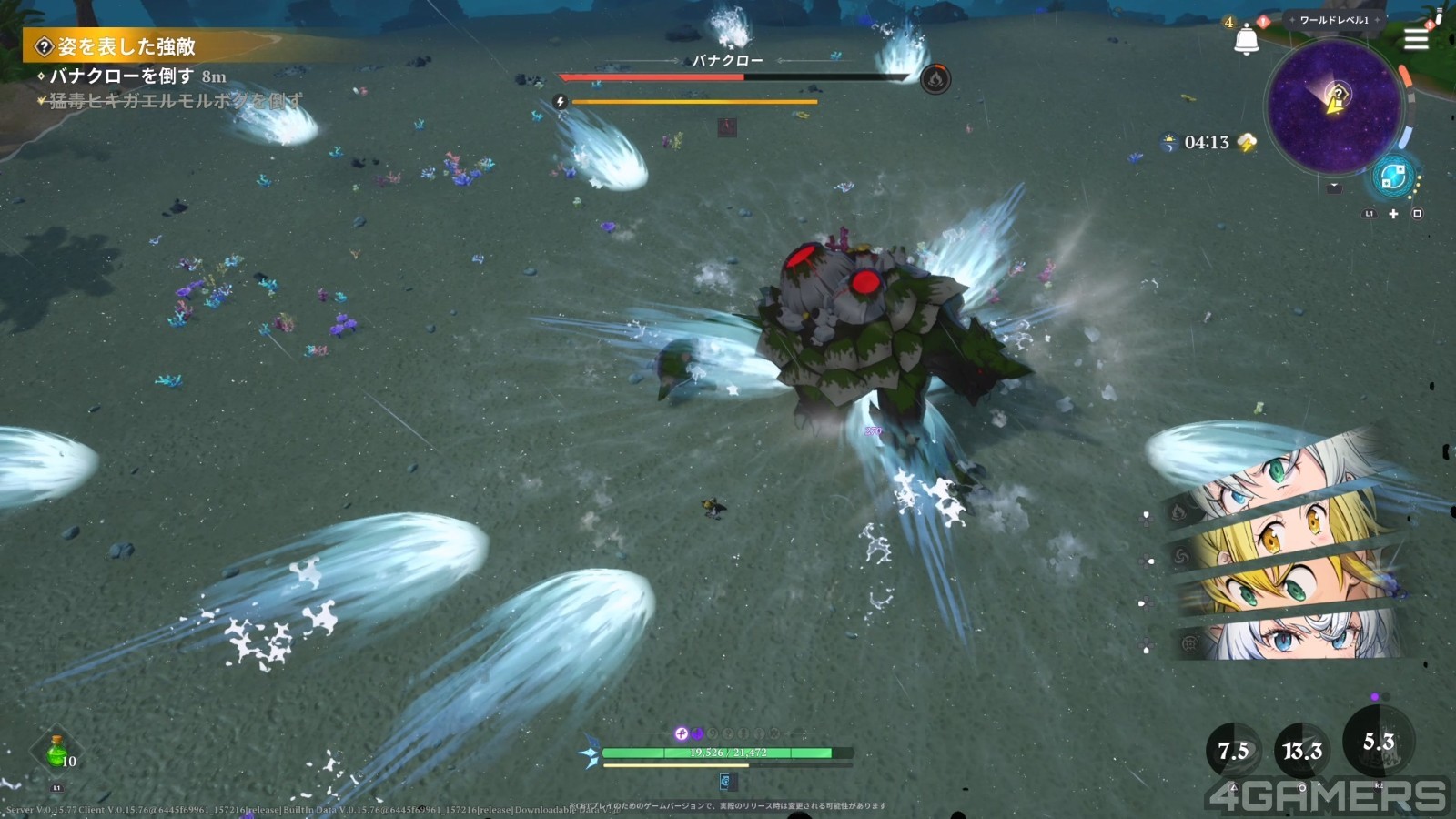Activate the large skill showing a 5.3 cooldown

pos(1378,742)
